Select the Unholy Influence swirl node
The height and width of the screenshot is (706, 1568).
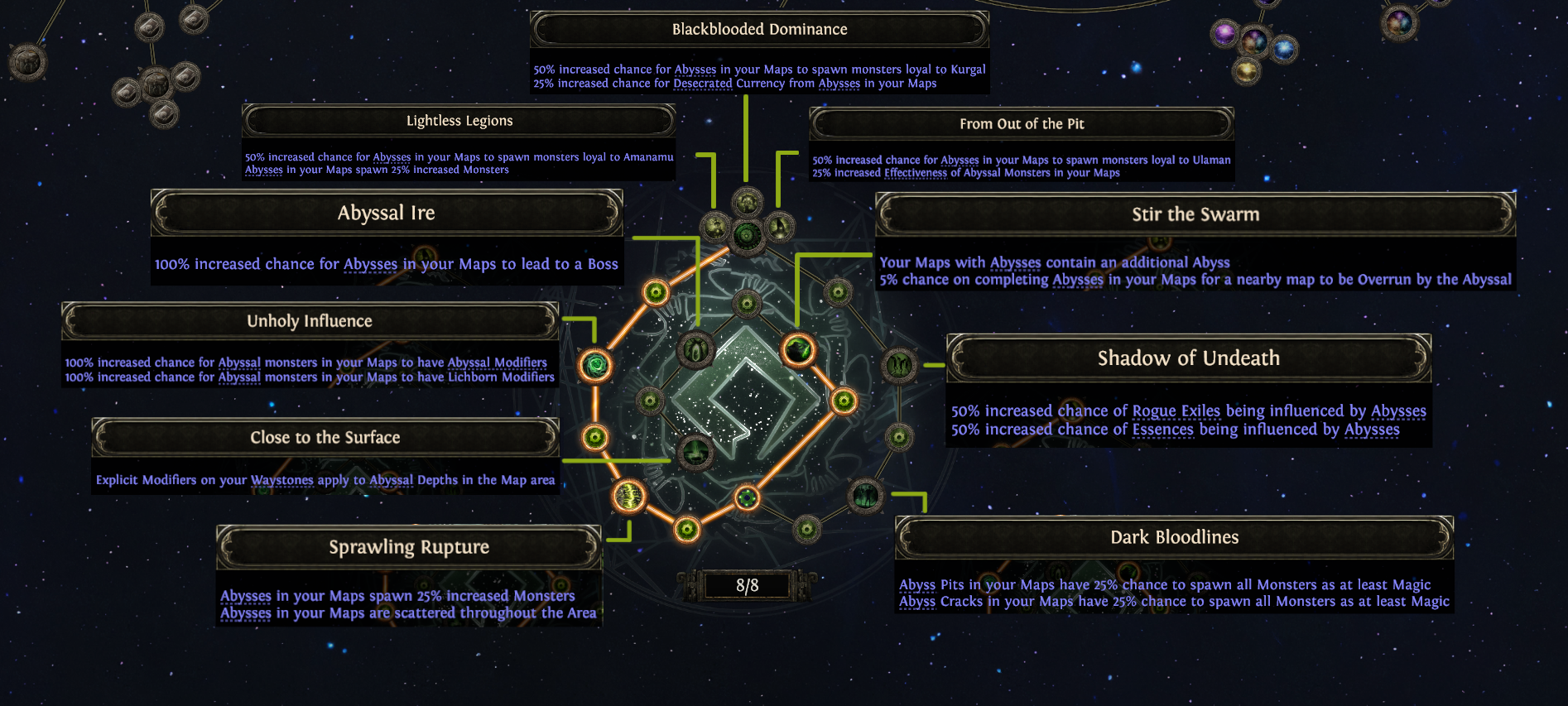[x=595, y=365]
